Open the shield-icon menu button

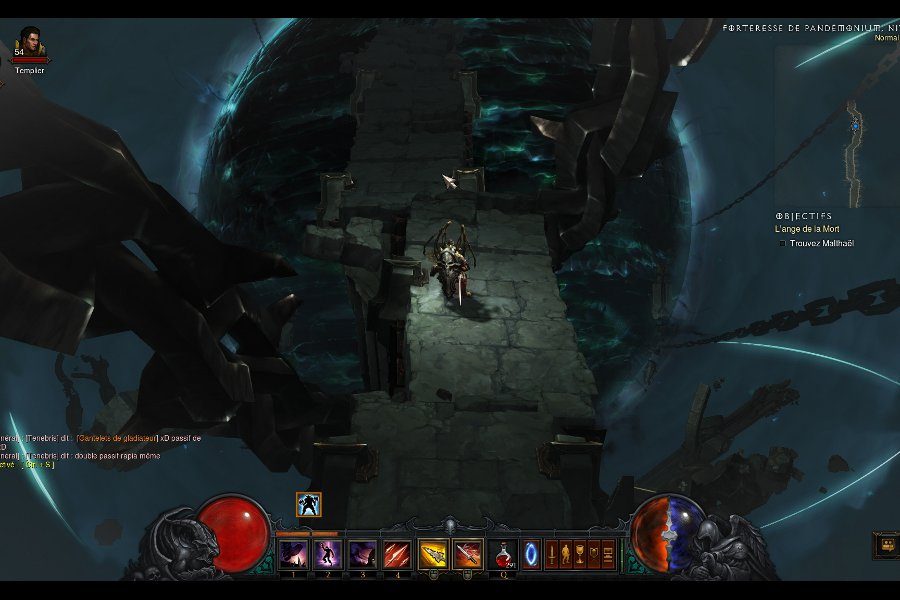pyautogui.click(x=593, y=553)
